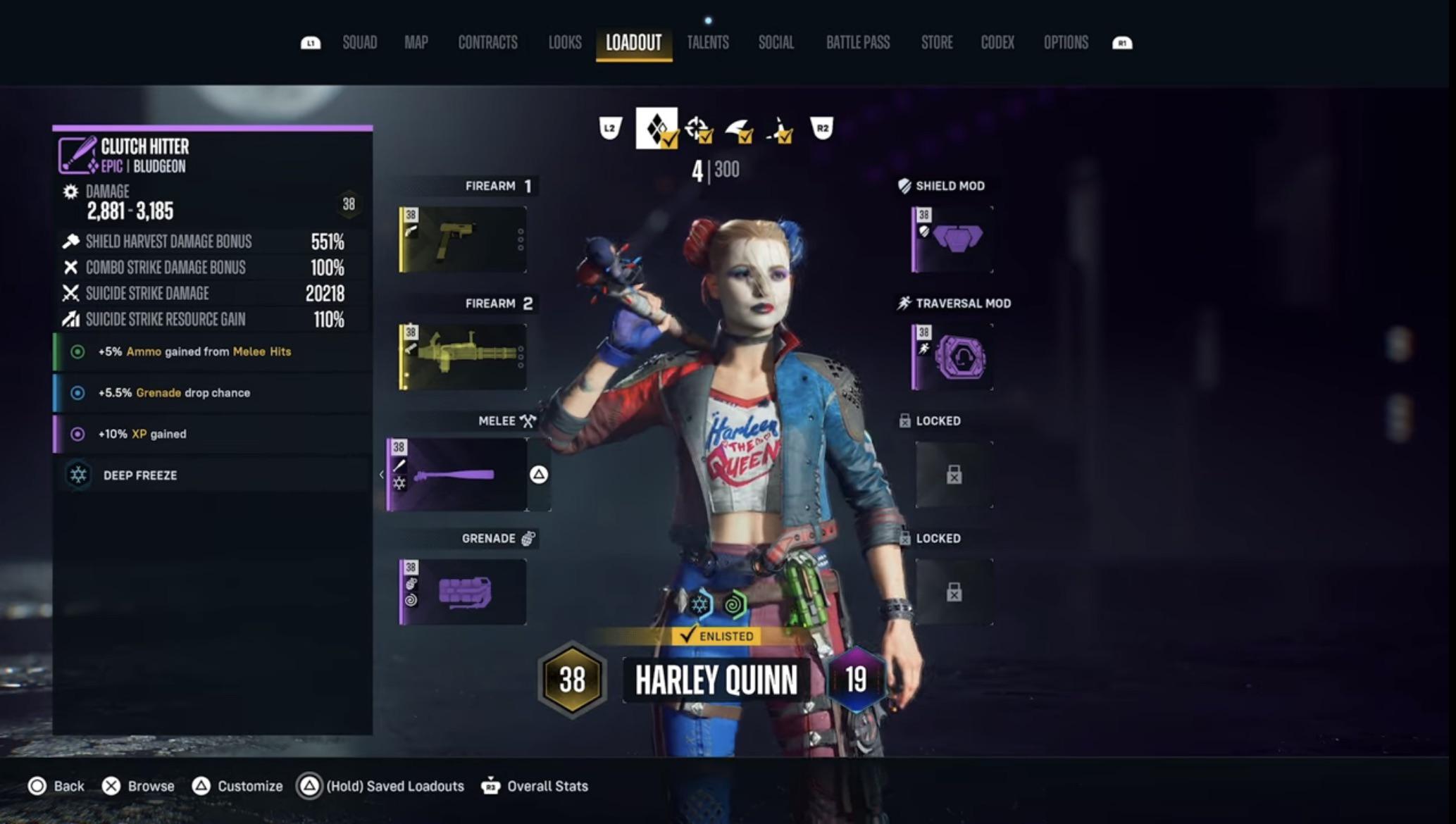The image size is (1456, 824).
Task: Go to the Contracts tab
Action: [x=487, y=42]
